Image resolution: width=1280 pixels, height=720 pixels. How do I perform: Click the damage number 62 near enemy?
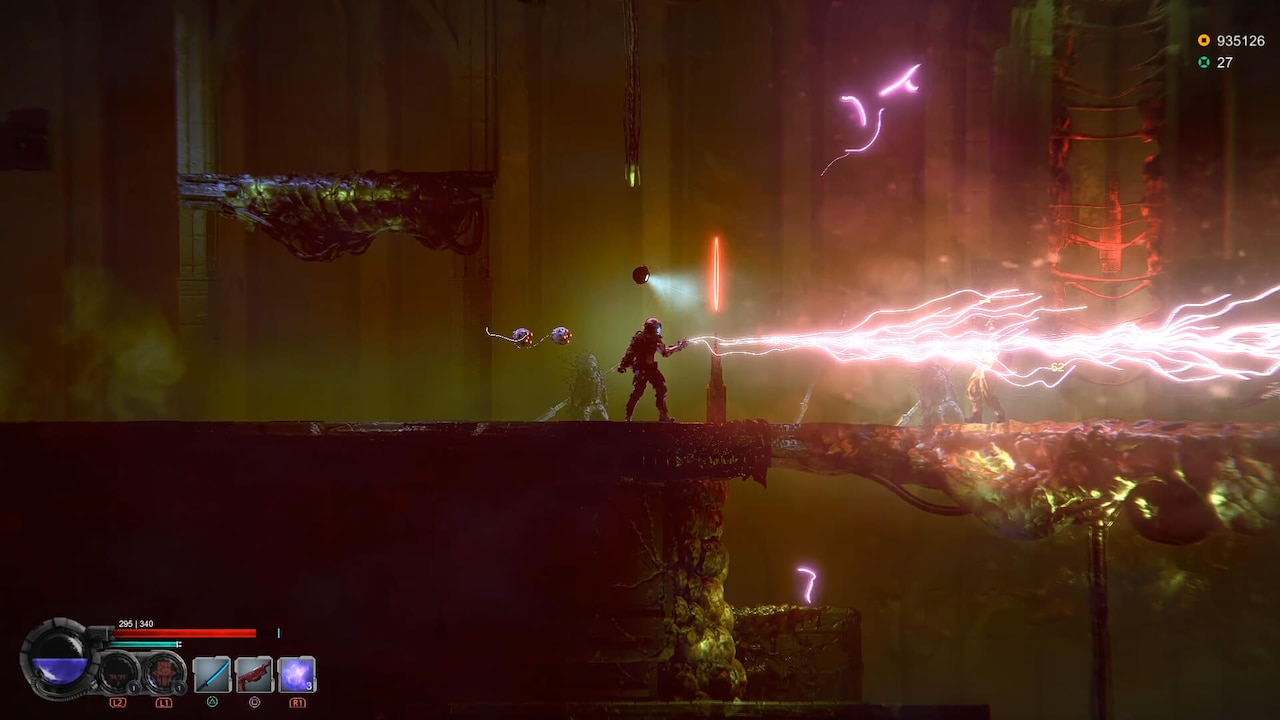(x=1058, y=368)
